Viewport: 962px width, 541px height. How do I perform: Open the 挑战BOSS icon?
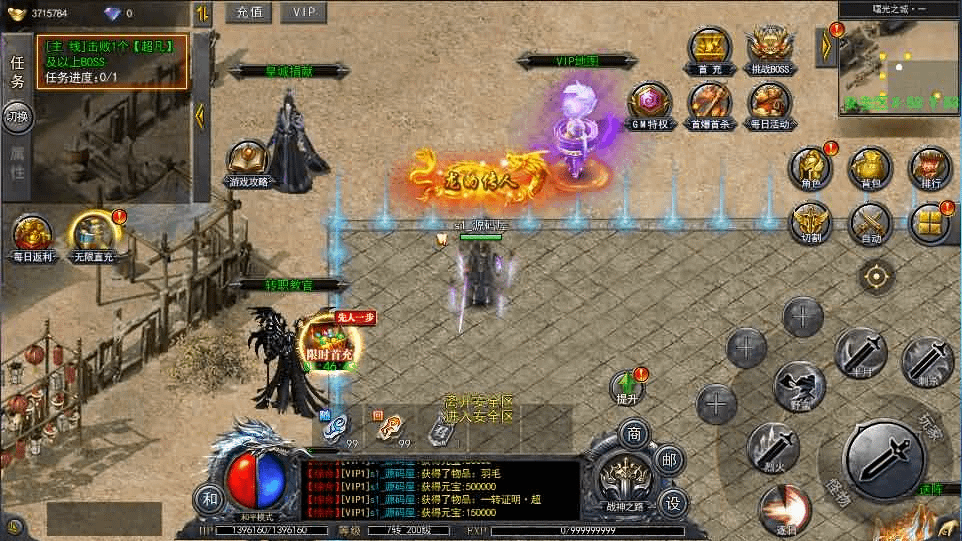tap(769, 48)
